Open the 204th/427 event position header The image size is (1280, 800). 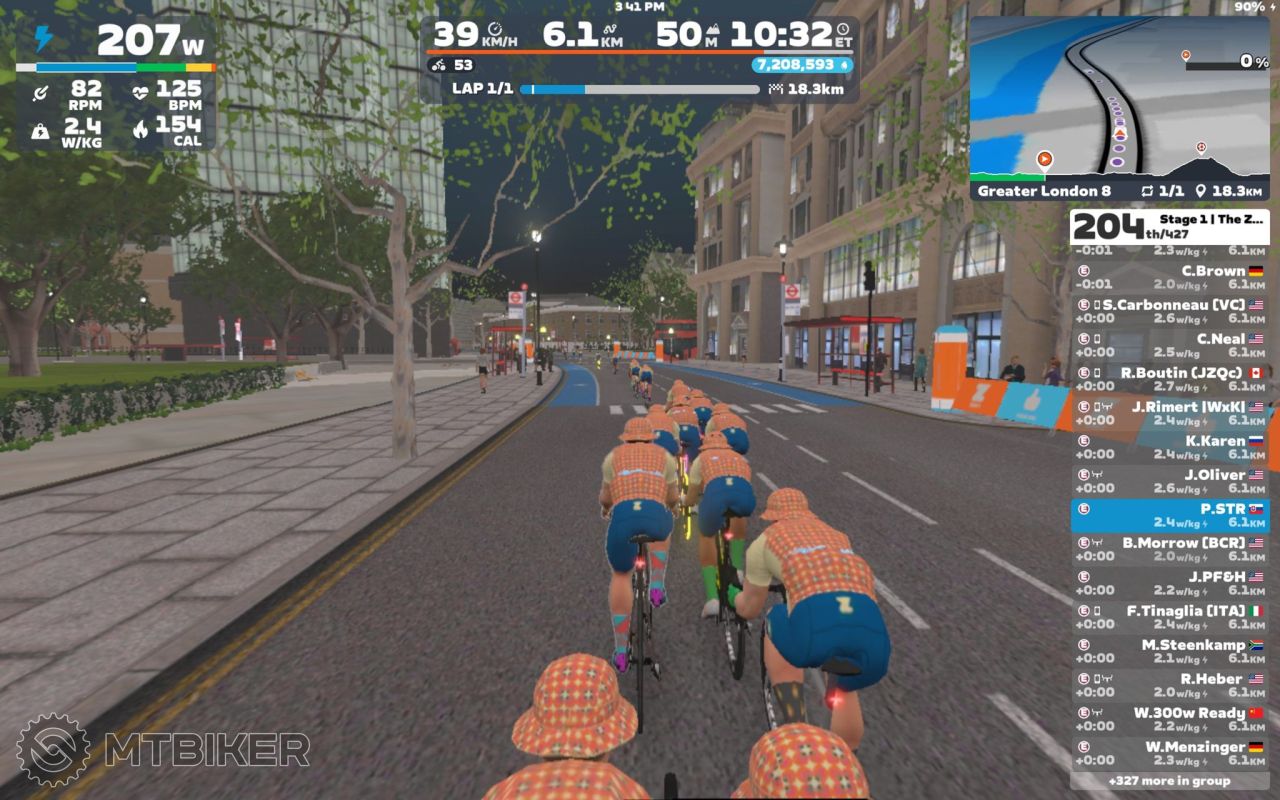(x=1170, y=227)
